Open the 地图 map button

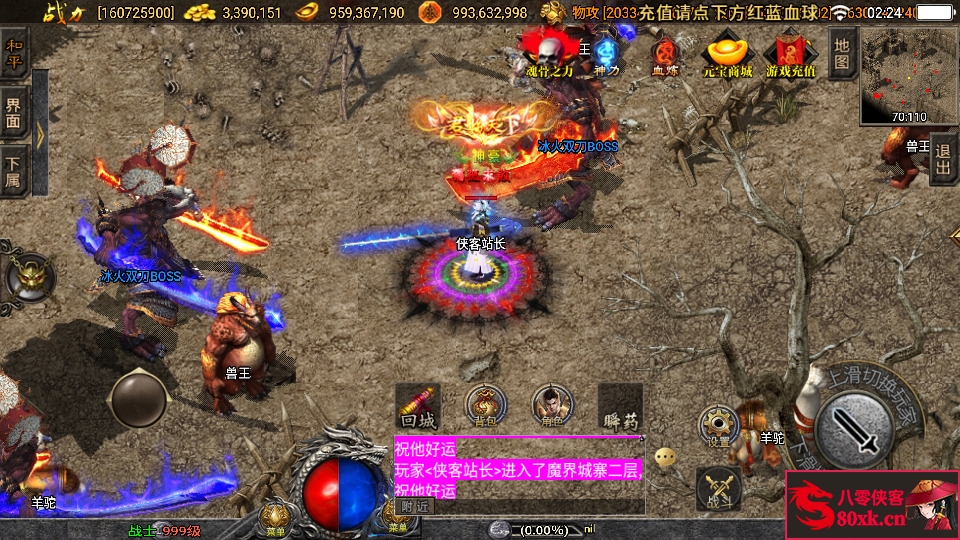842,52
